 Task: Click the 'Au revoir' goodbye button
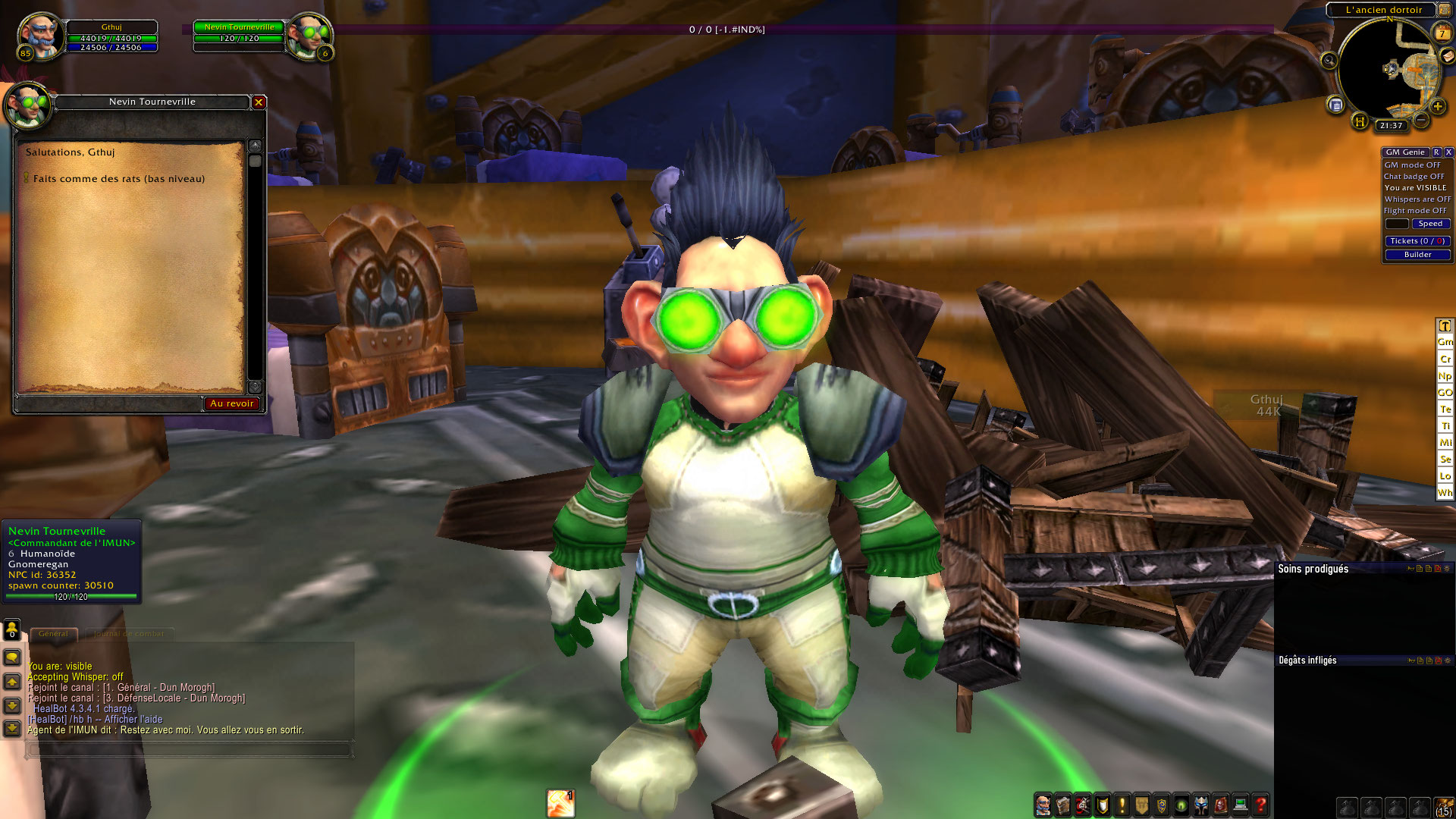tap(232, 403)
